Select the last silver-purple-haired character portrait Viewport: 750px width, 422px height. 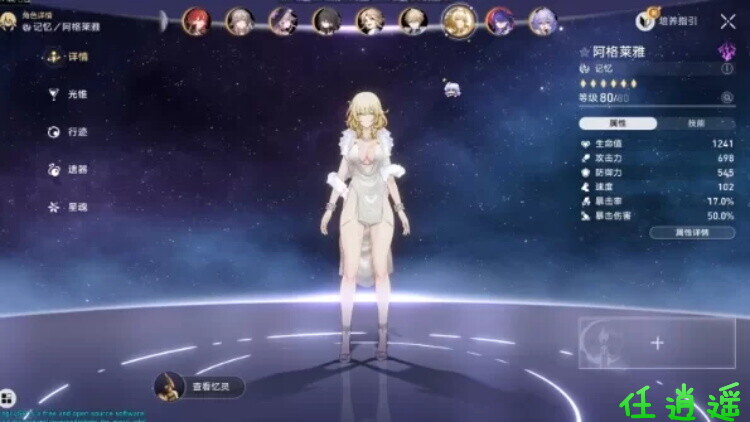tap(543, 19)
